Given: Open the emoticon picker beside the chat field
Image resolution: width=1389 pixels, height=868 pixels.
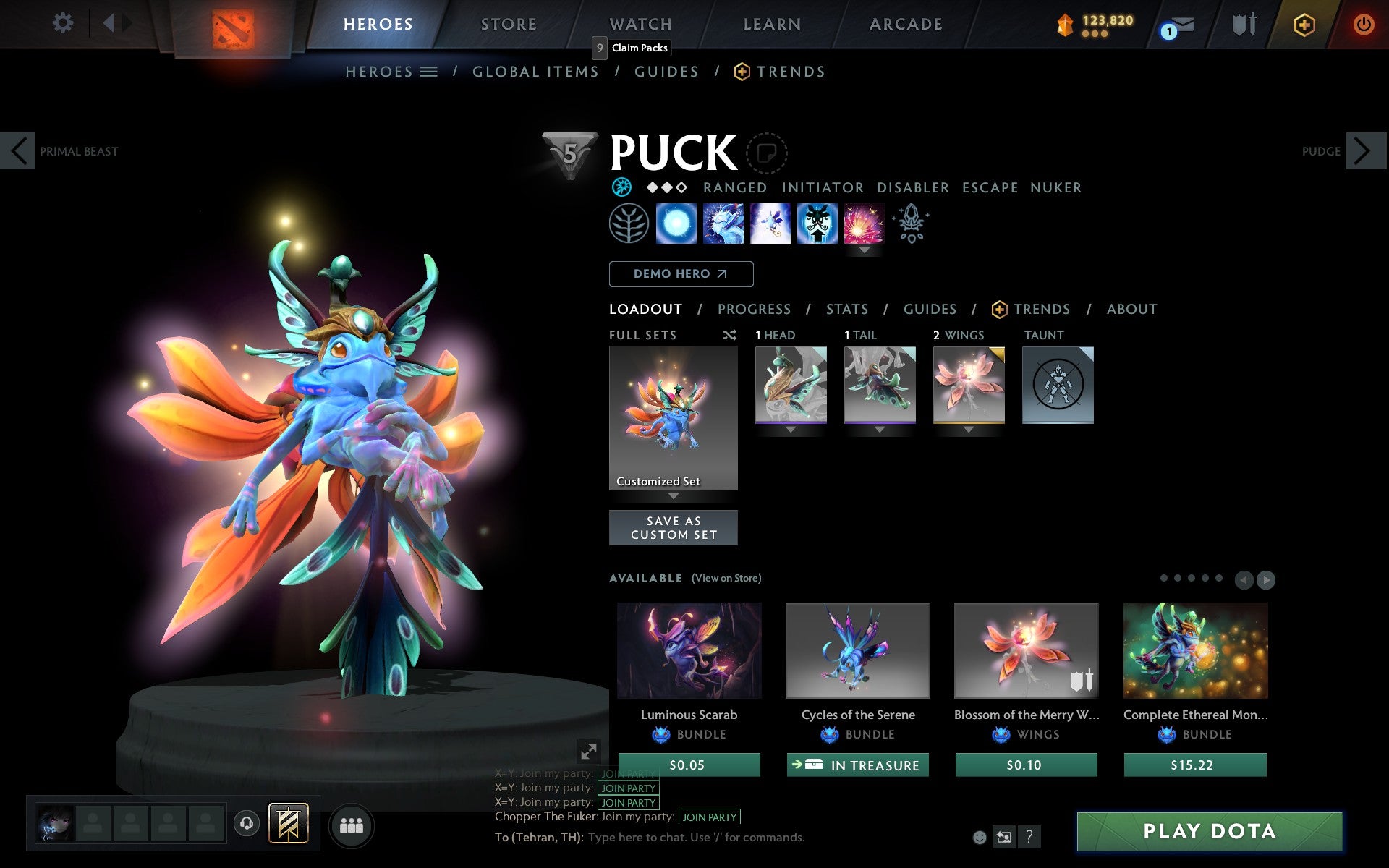Looking at the screenshot, I should (x=980, y=838).
